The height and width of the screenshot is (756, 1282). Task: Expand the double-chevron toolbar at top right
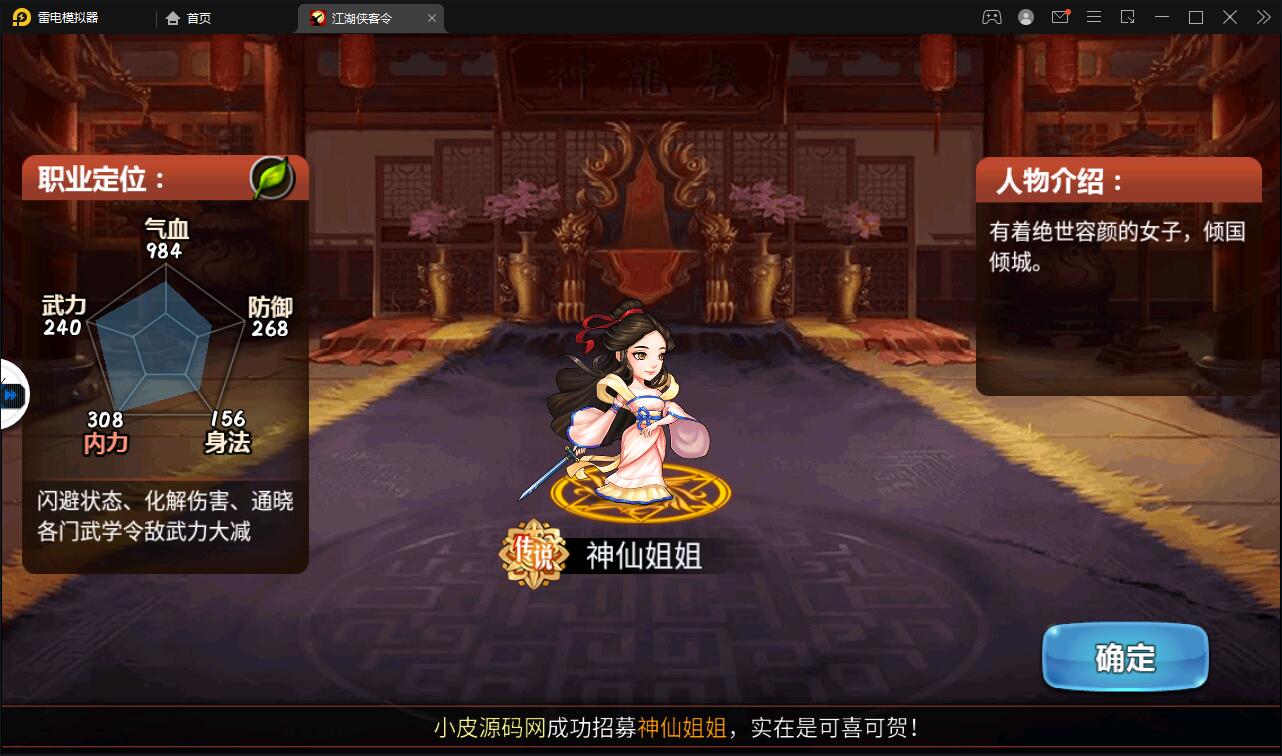point(1264,17)
